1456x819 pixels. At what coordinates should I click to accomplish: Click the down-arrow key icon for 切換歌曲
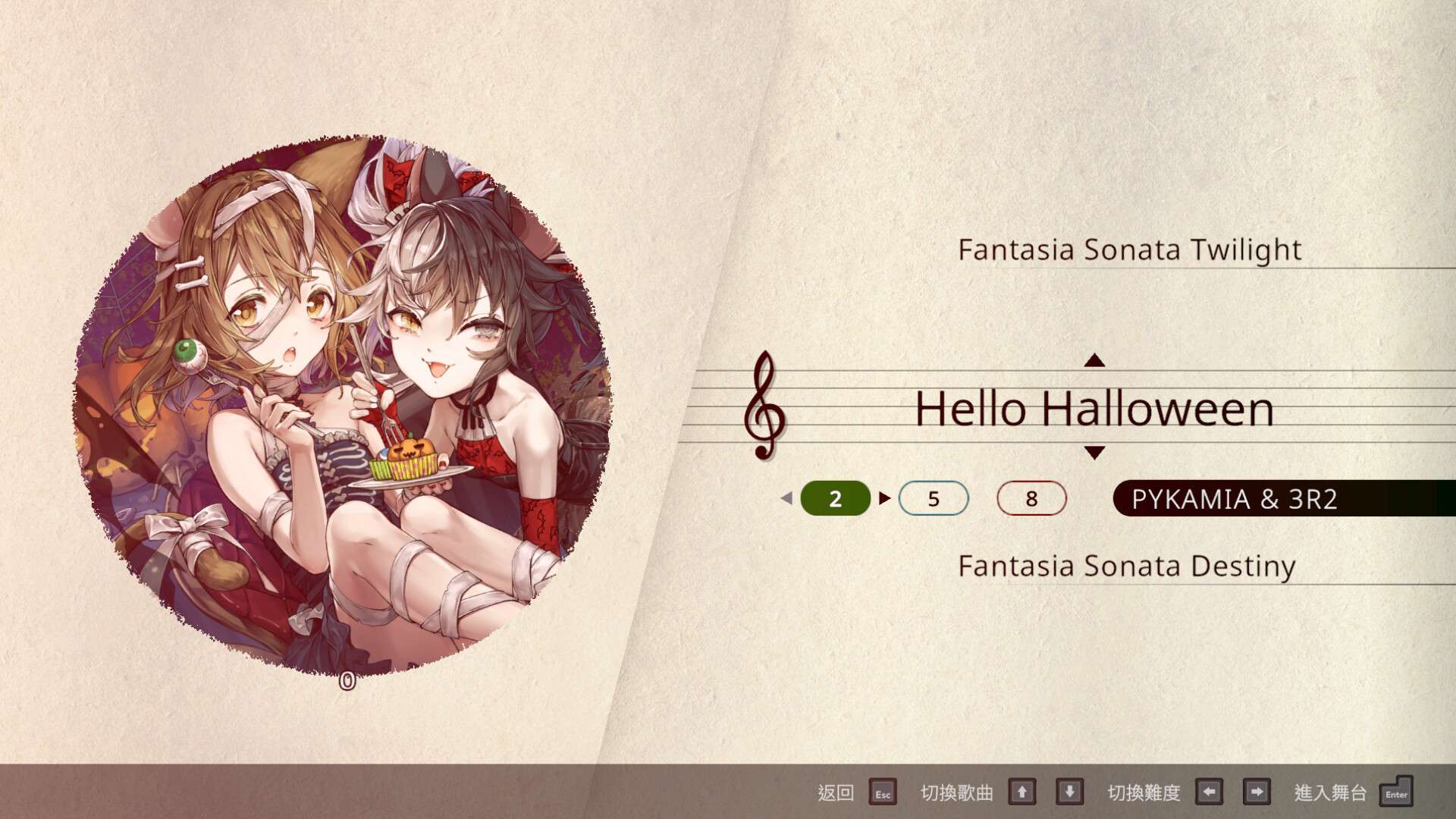click(x=1069, y=792)
